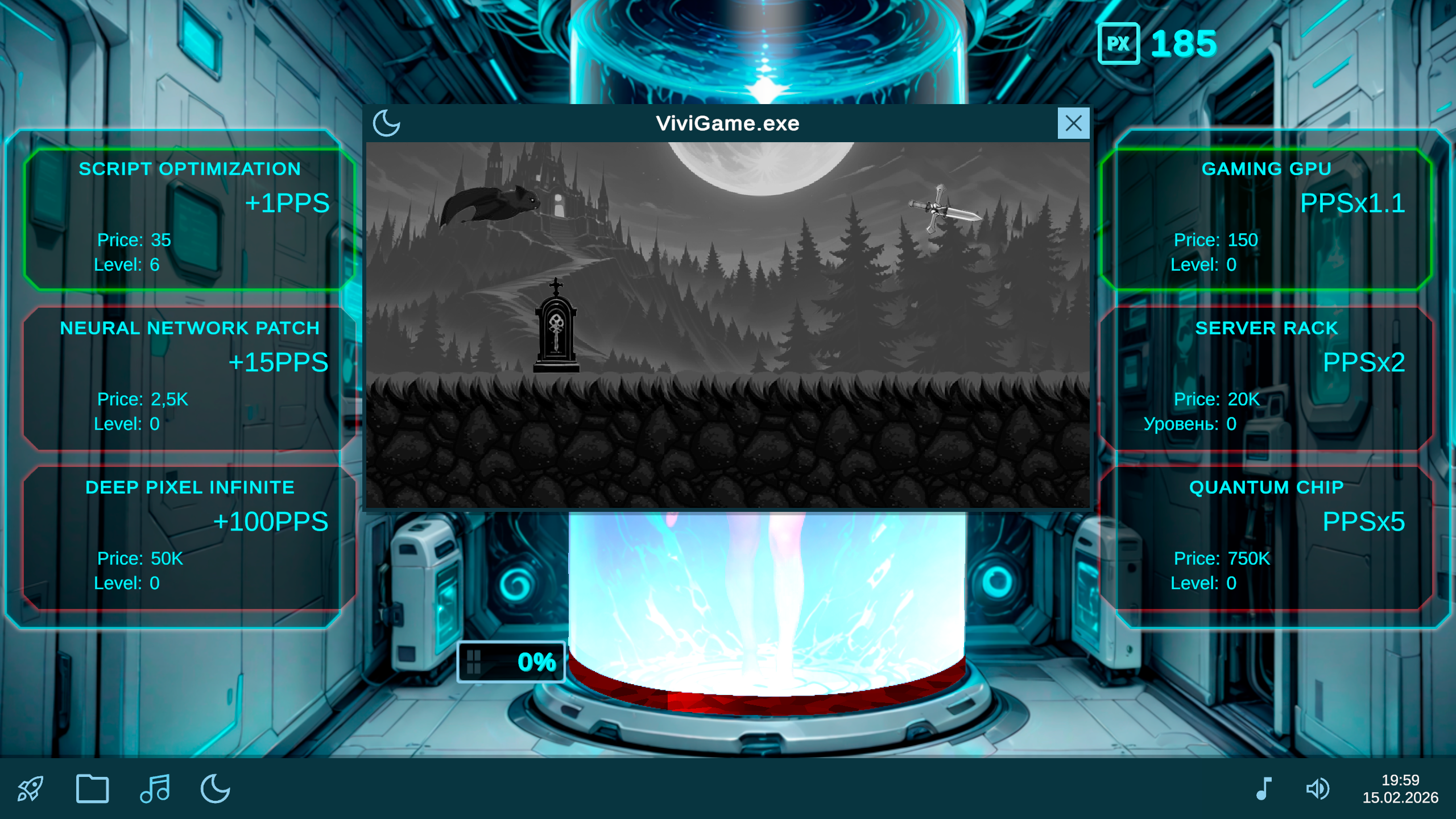Open the music note icon in the taskbar
1456x819 pixels.
pyautogui.click(x=155, y=788)
